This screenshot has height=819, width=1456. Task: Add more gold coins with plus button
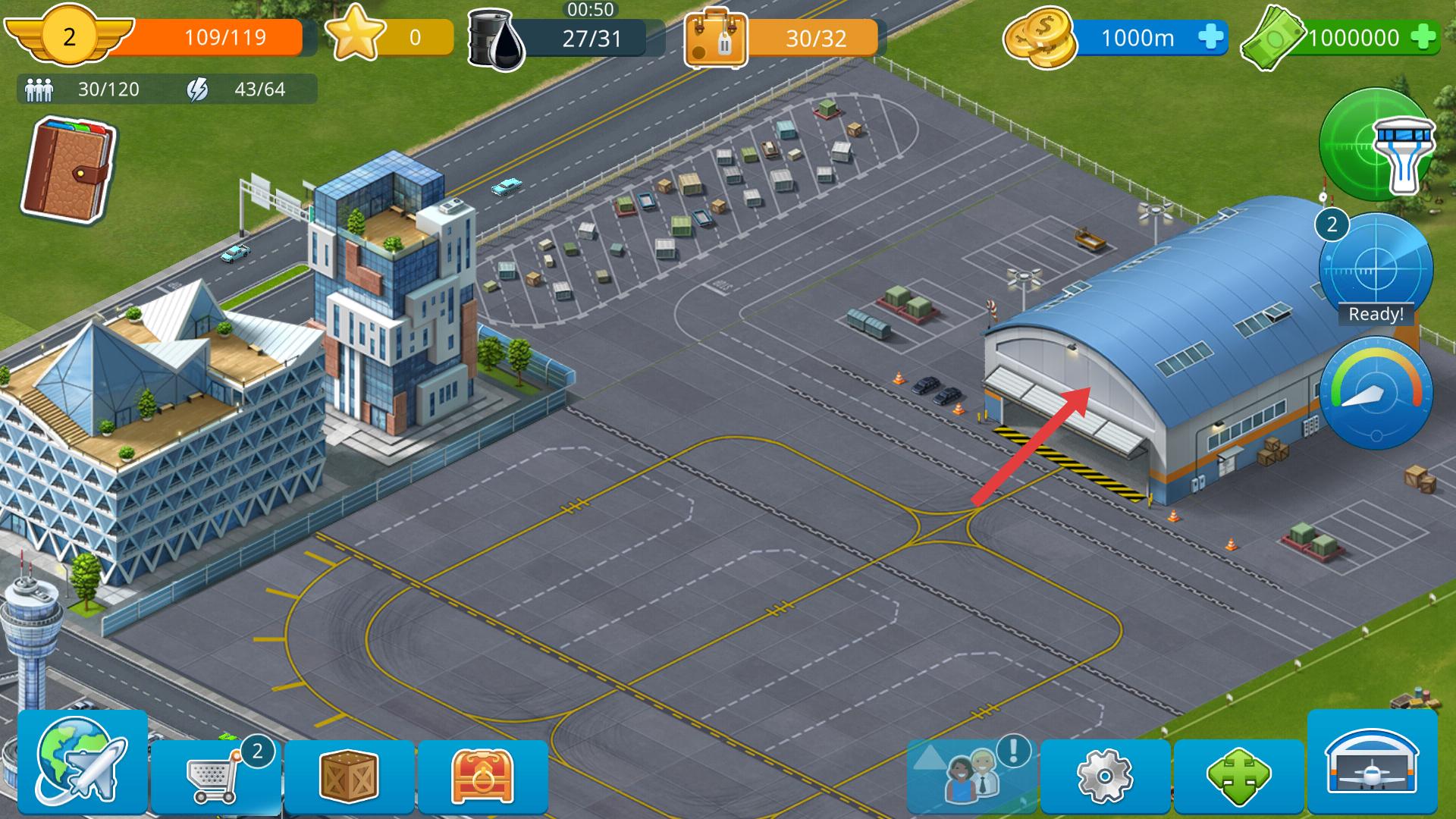tap(1211, 37)
